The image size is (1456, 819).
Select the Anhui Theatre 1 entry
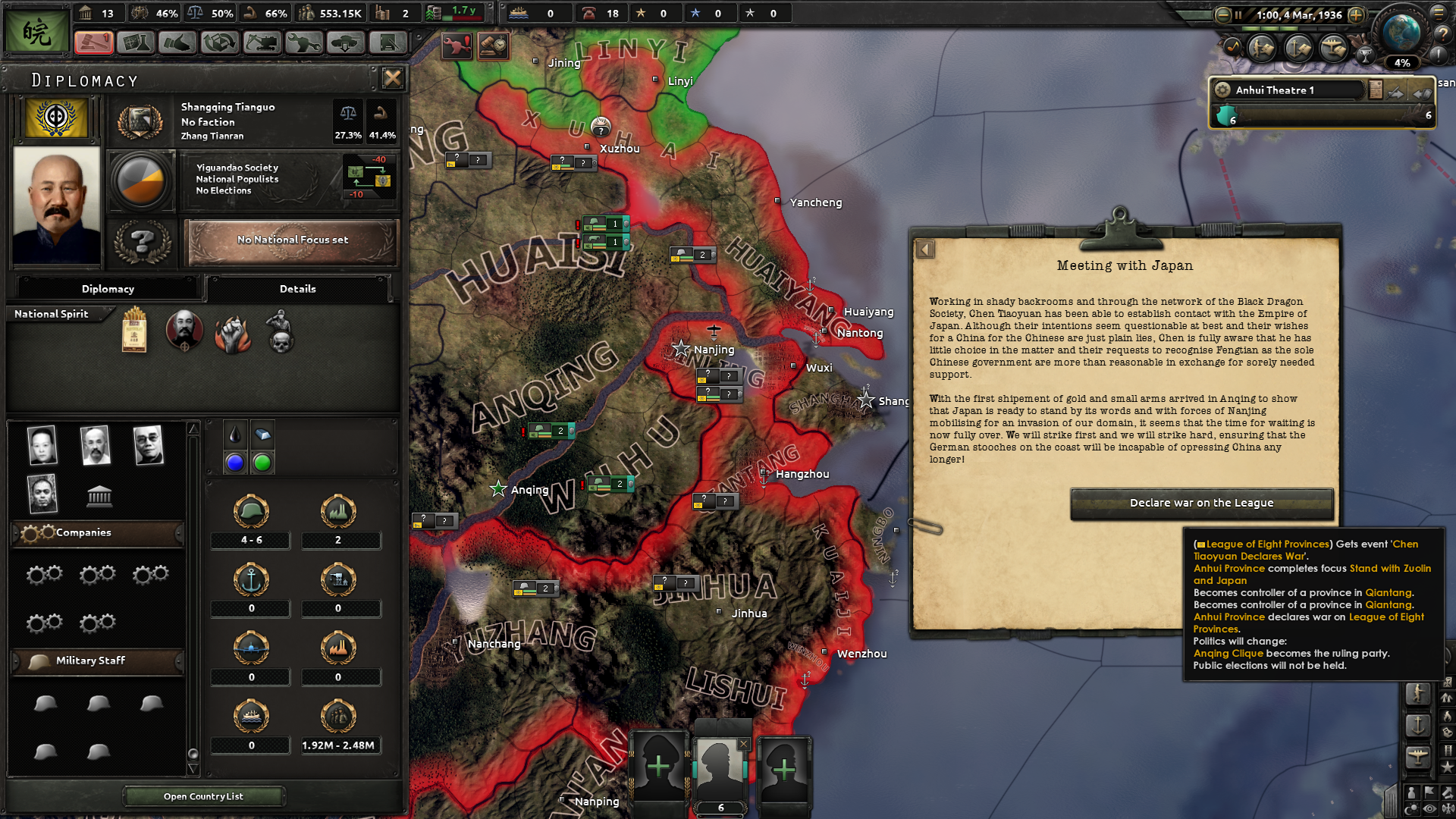tap(1289, 90)
